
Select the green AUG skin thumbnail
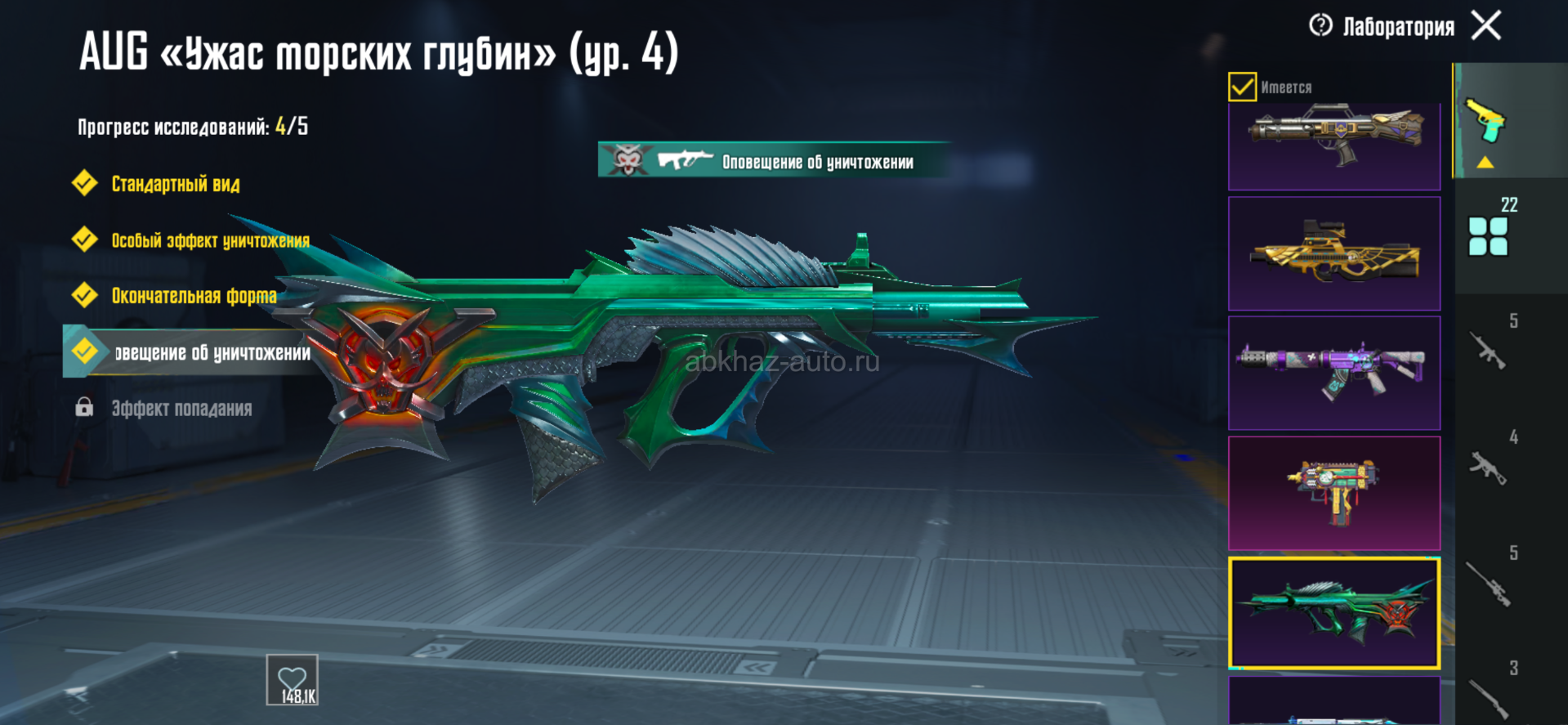click(1333, 613)
